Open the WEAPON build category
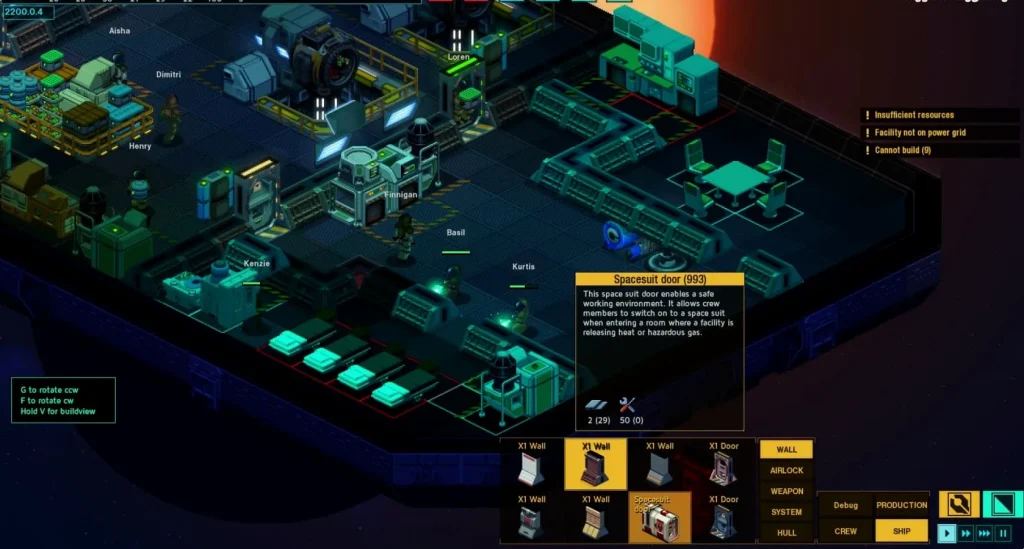The height and width of the screenshot is (549, 1024). [x=786, y=491]
